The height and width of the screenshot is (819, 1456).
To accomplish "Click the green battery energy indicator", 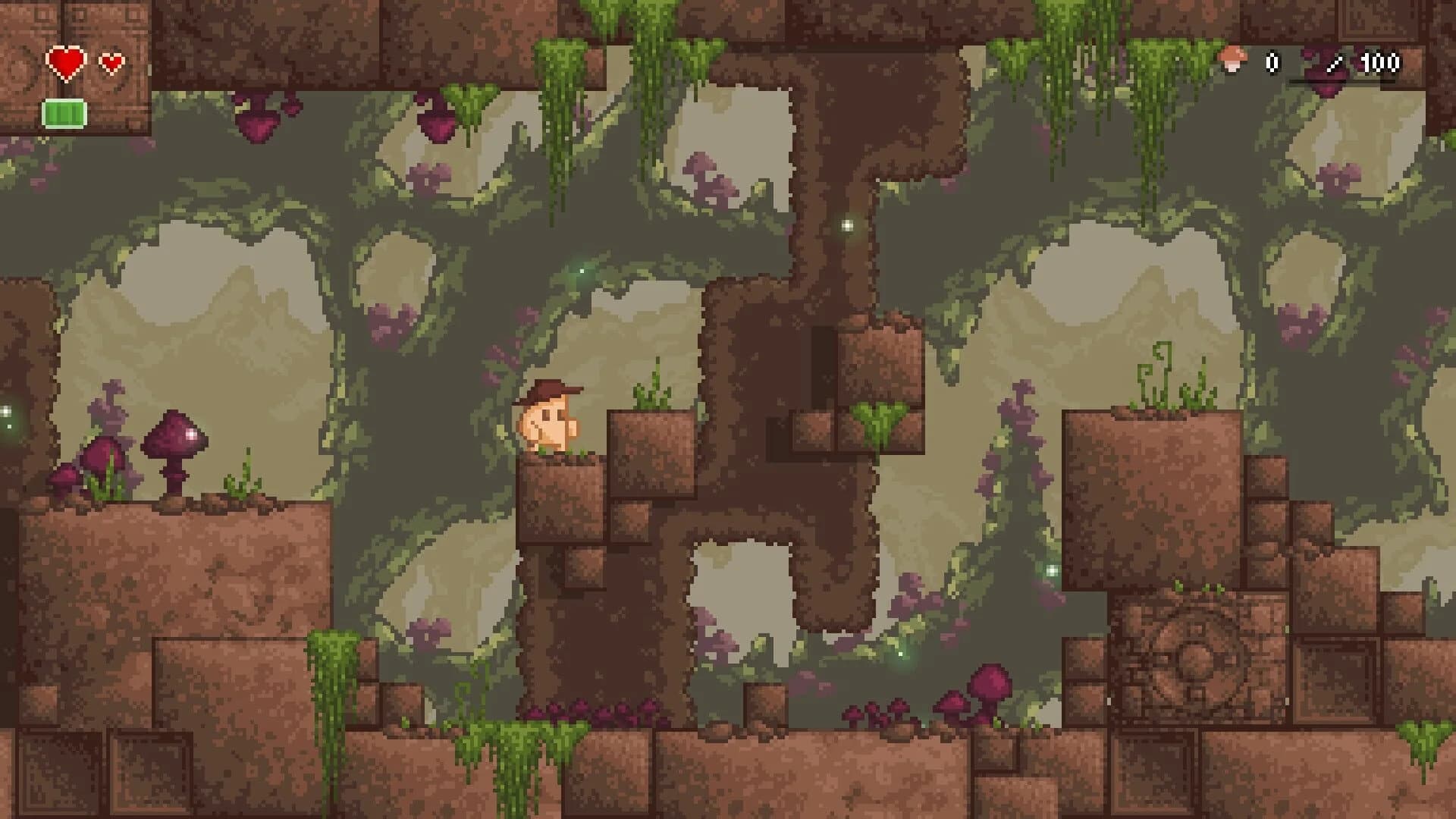I will coord(64,114).
